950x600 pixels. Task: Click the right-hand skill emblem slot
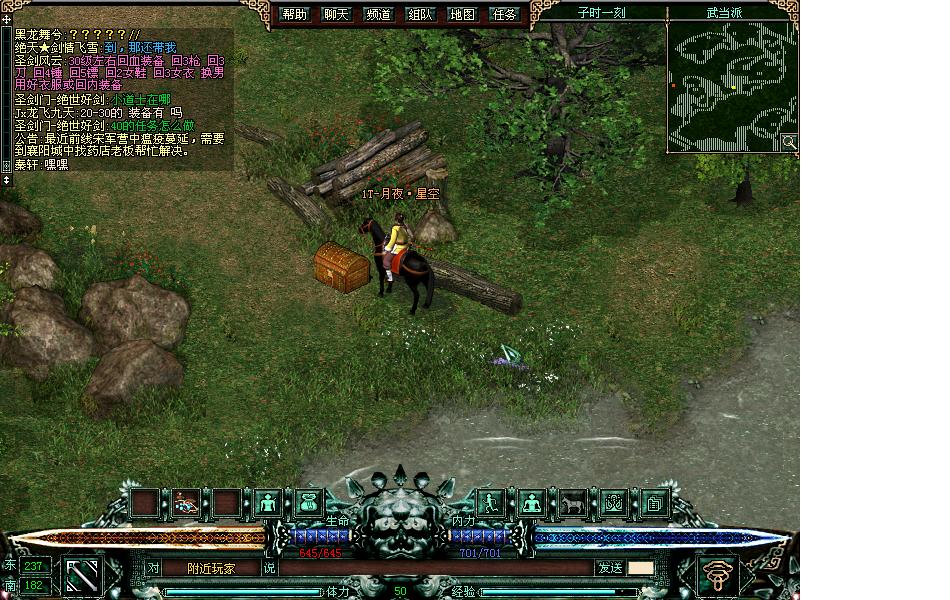click(718, 575)
